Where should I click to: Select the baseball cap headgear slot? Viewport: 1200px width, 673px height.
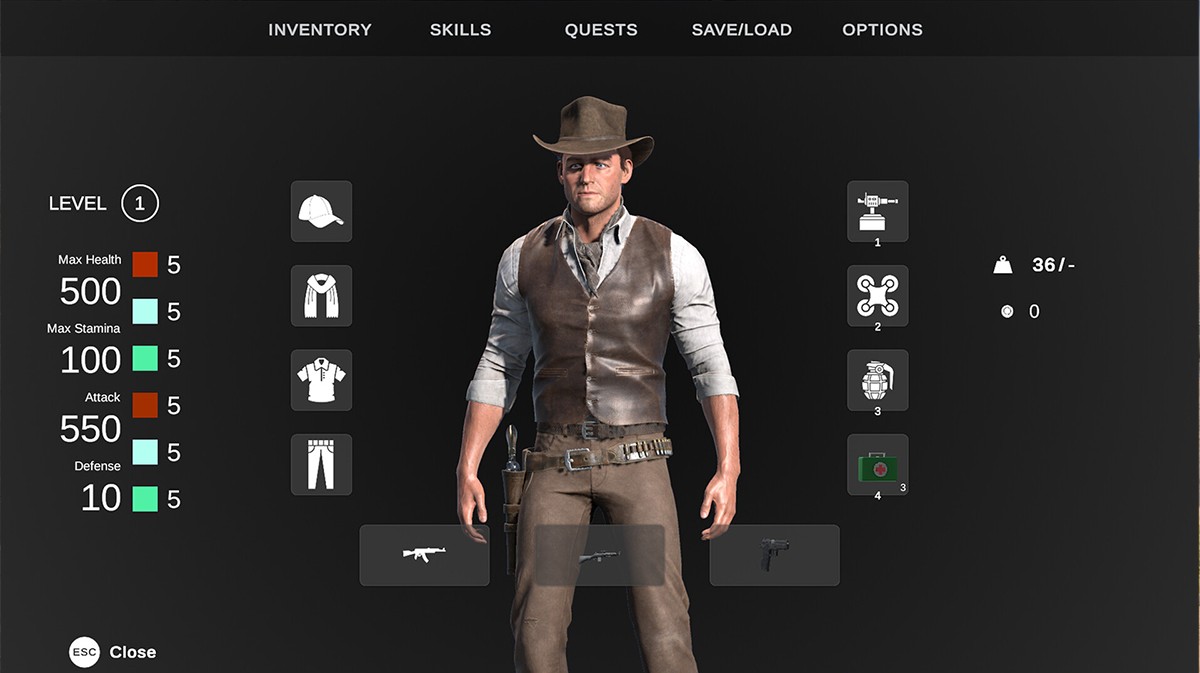coord(321,211)
